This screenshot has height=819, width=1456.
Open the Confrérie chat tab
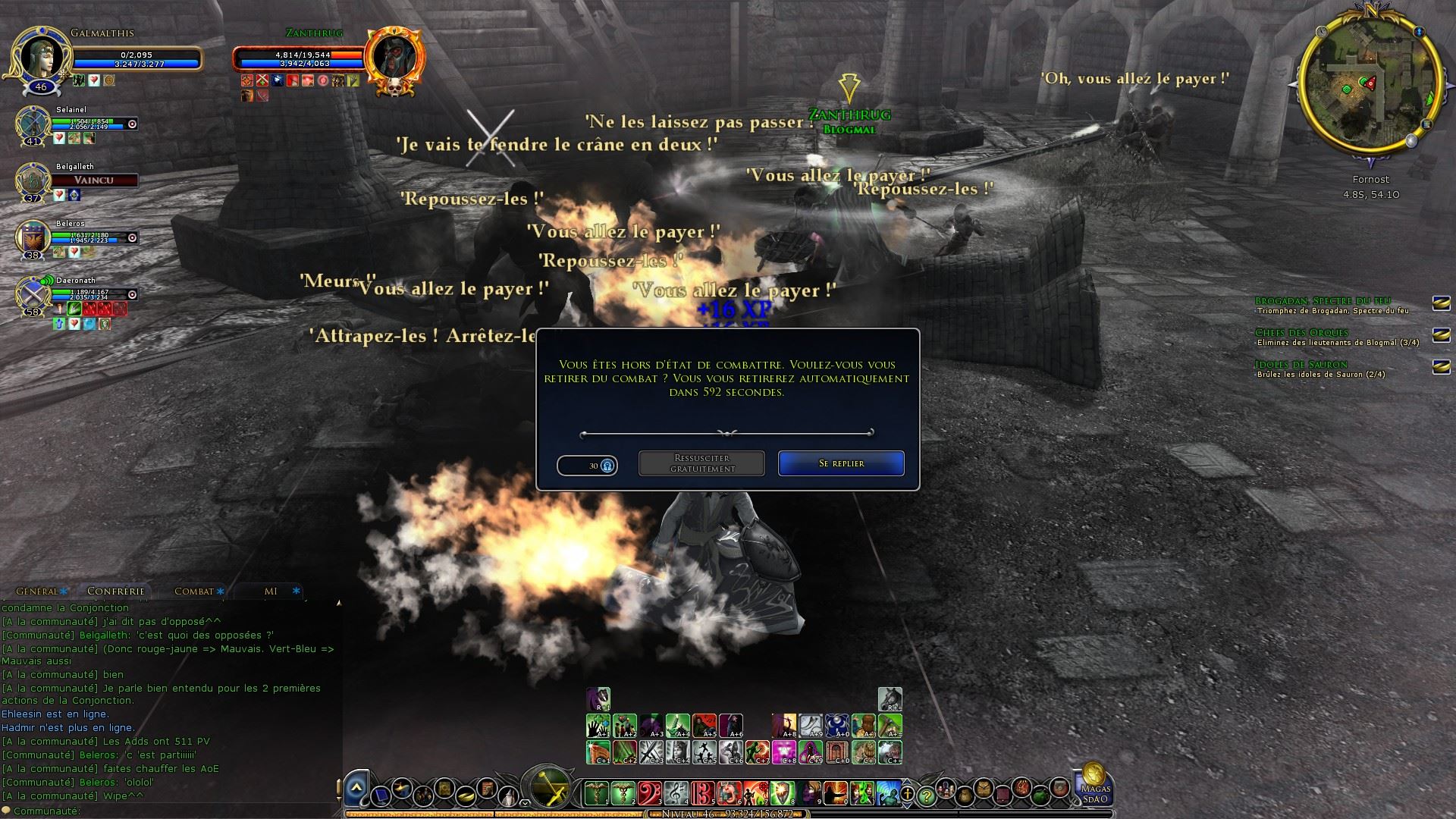(115, 591)
